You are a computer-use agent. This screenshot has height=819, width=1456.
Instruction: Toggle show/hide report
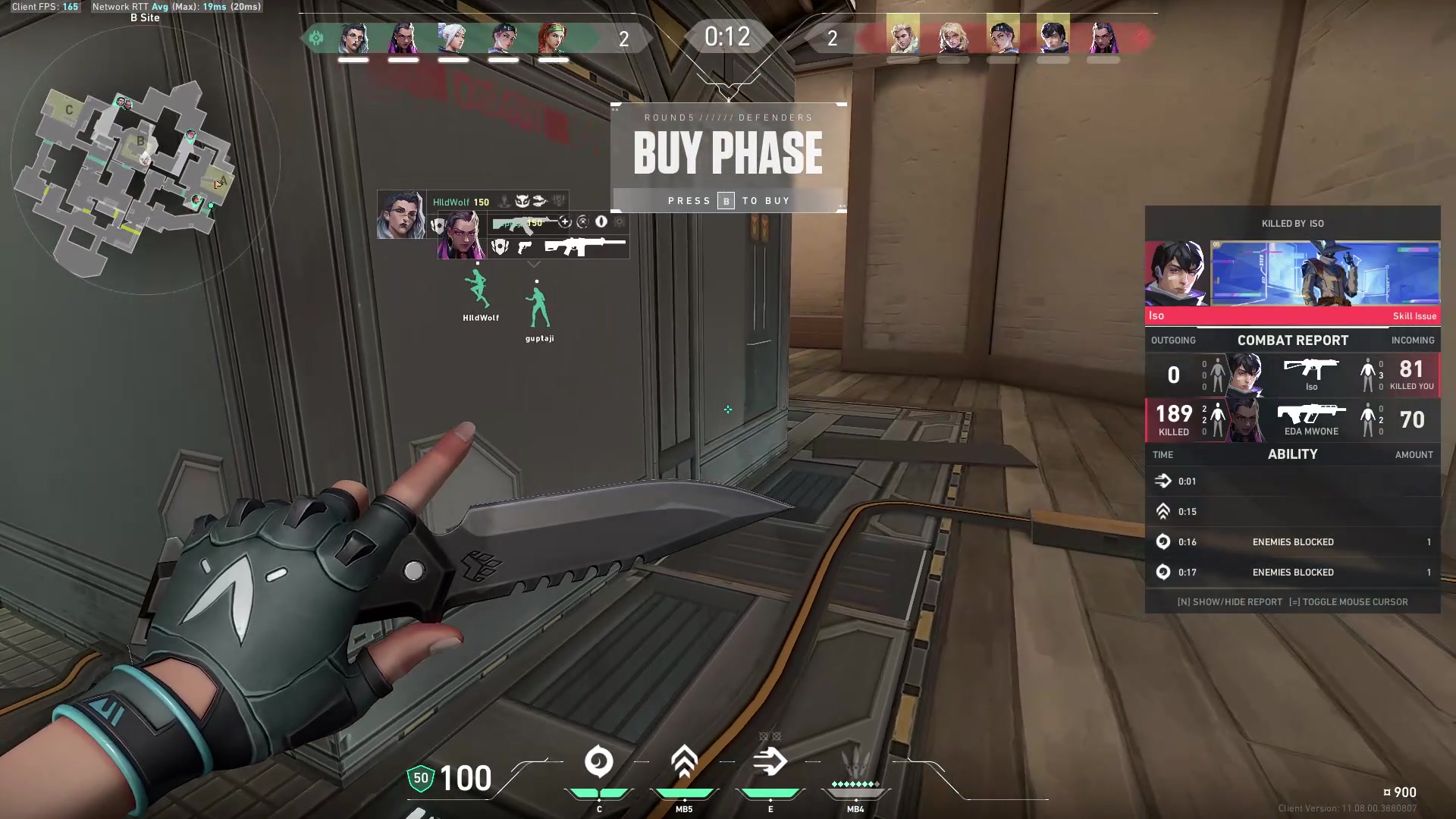click(1228, 601)
